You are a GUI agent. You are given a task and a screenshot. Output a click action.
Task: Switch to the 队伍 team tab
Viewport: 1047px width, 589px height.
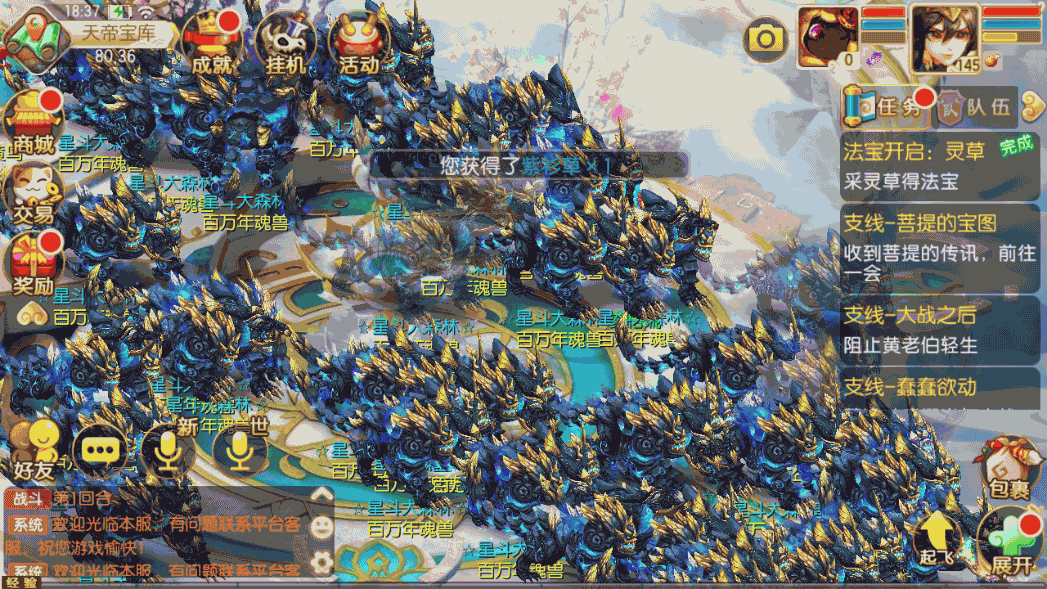click(975, 108)
